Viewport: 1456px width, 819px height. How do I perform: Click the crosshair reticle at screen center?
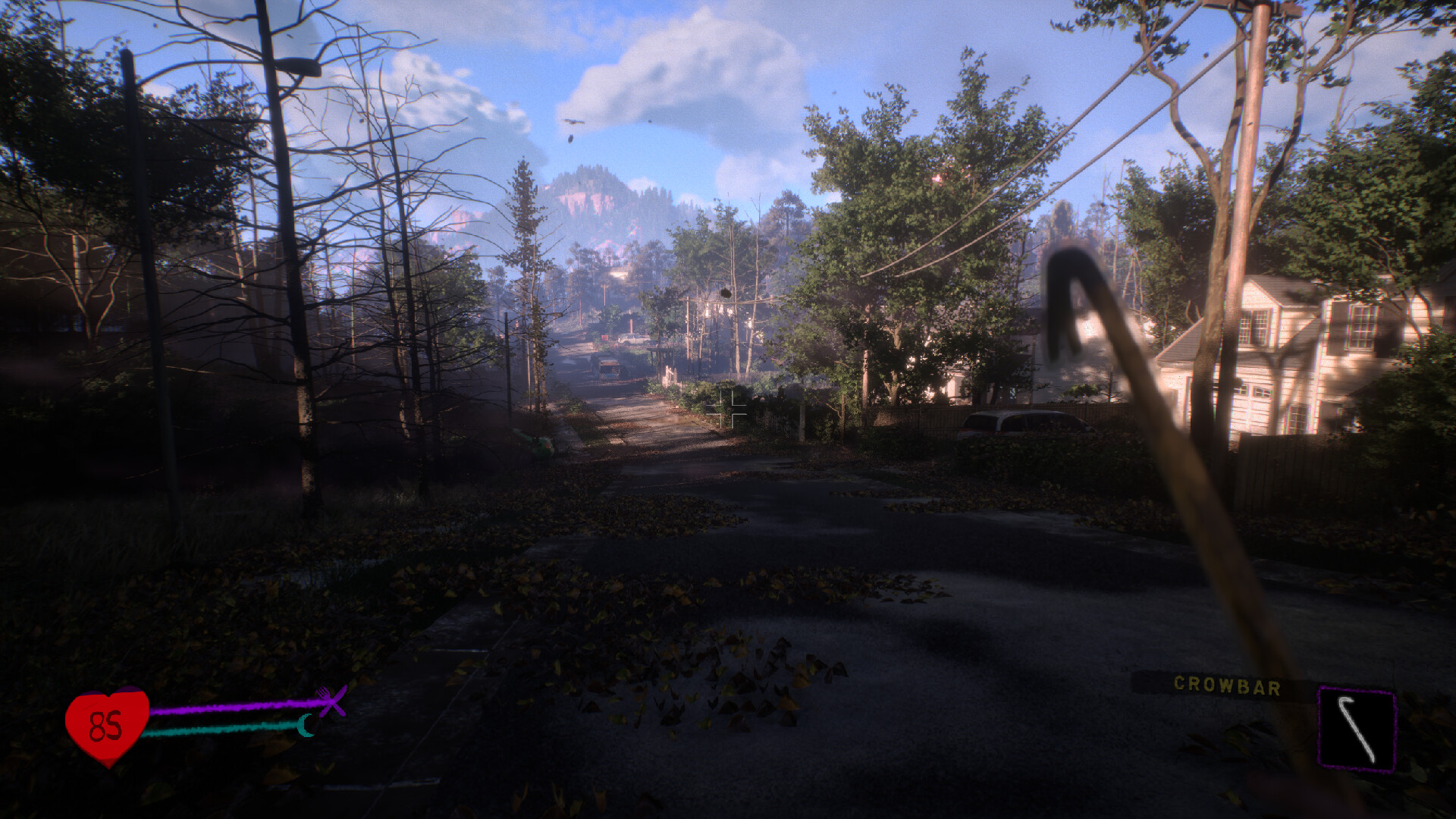[x=726, y=409]
